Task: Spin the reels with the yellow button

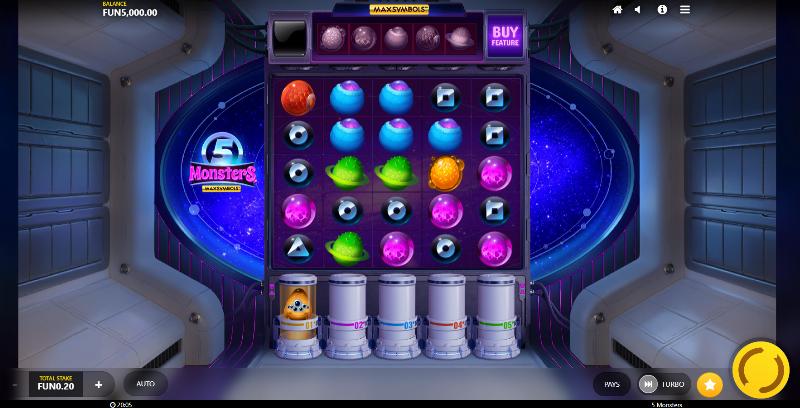Action: click(760, 370)
